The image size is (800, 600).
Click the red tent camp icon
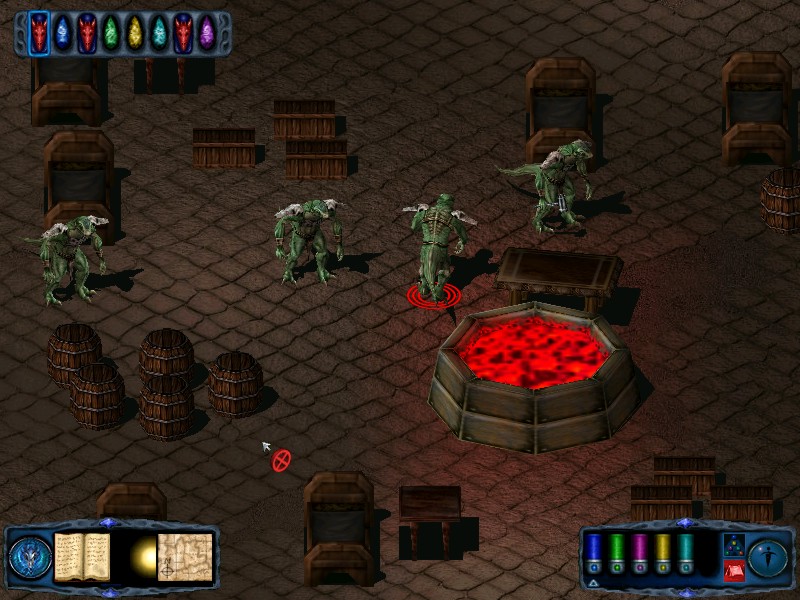pos(732,570)
